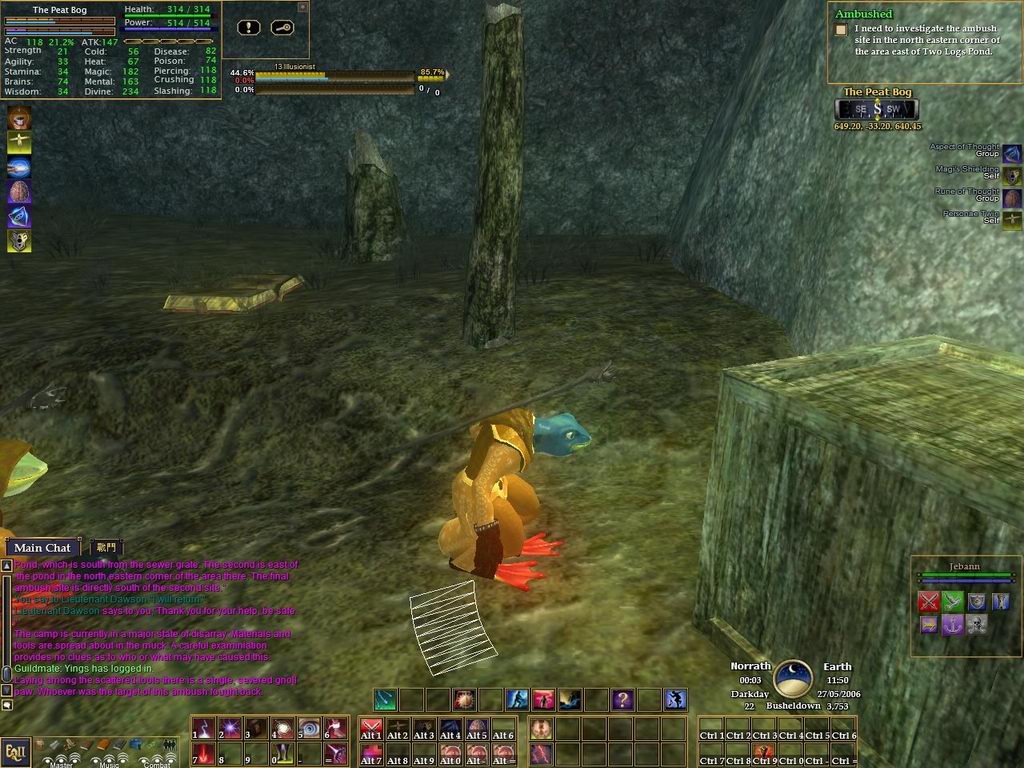Screen dimensions: 1024x768
Task: Click the grey skull and crossbones icon
Action: tap(976, 624)
